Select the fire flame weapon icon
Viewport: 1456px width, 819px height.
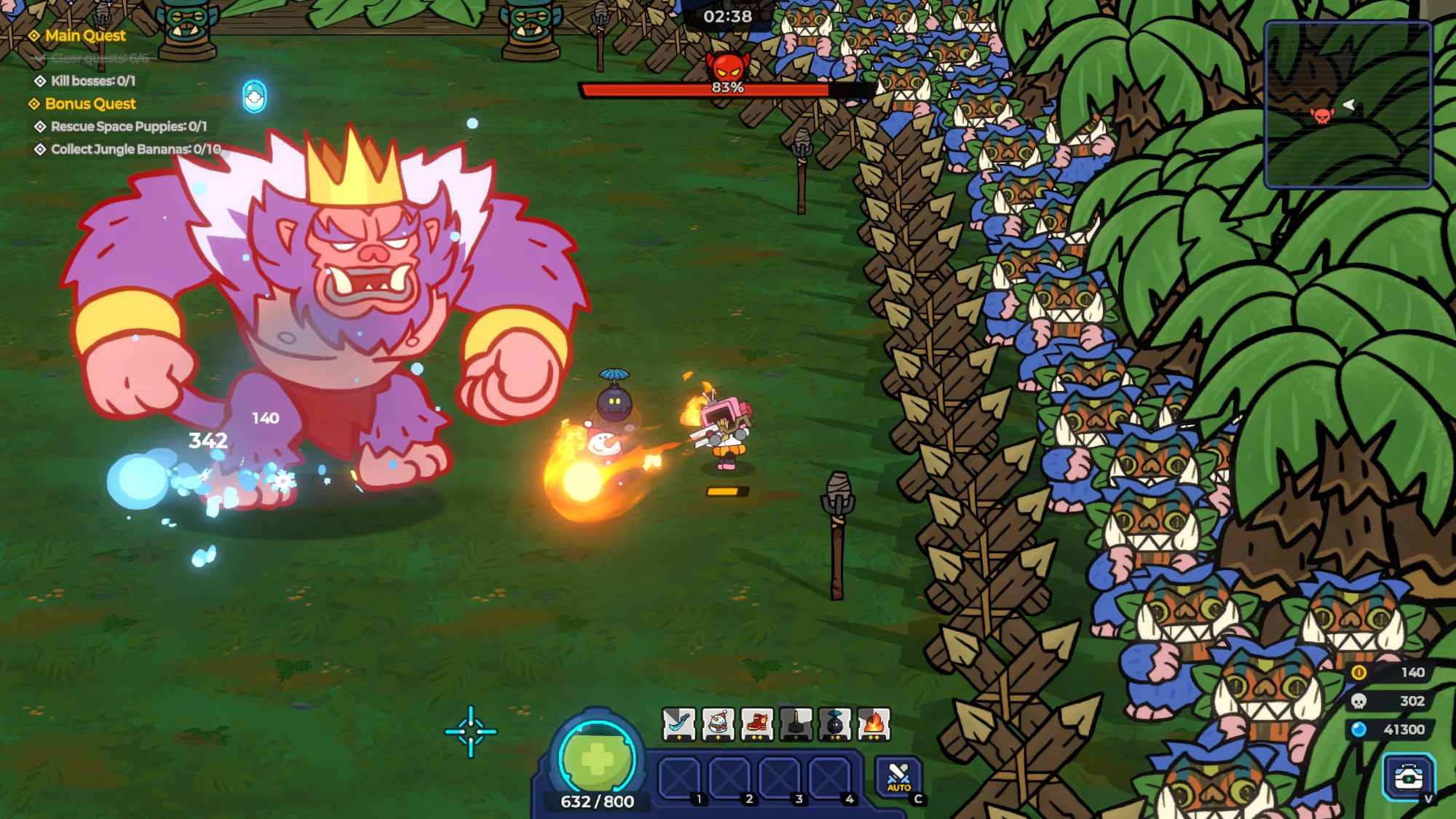coord(874,724)
